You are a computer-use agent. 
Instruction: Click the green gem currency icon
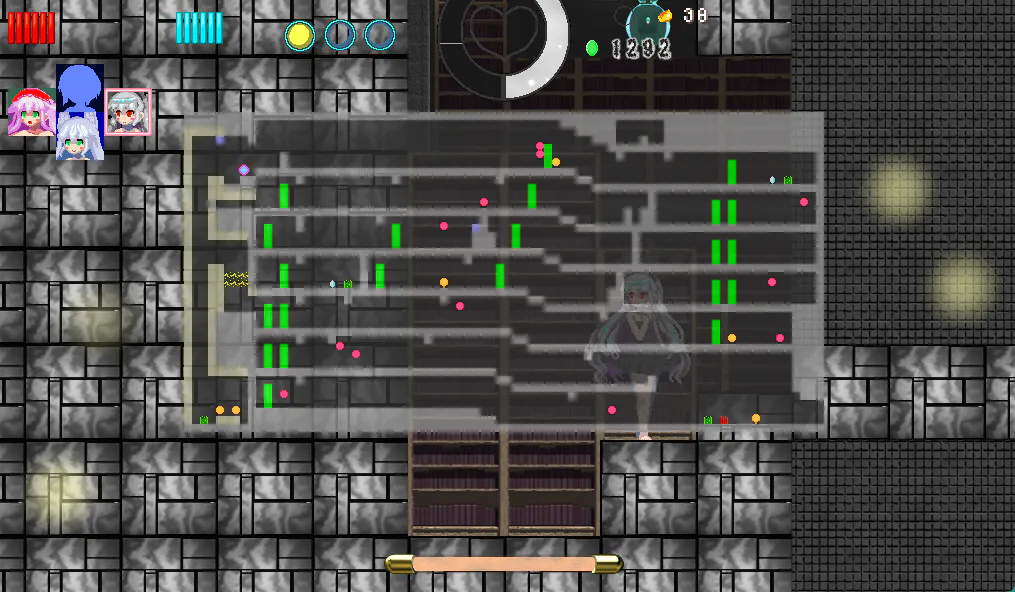click(x=592, y=48)
